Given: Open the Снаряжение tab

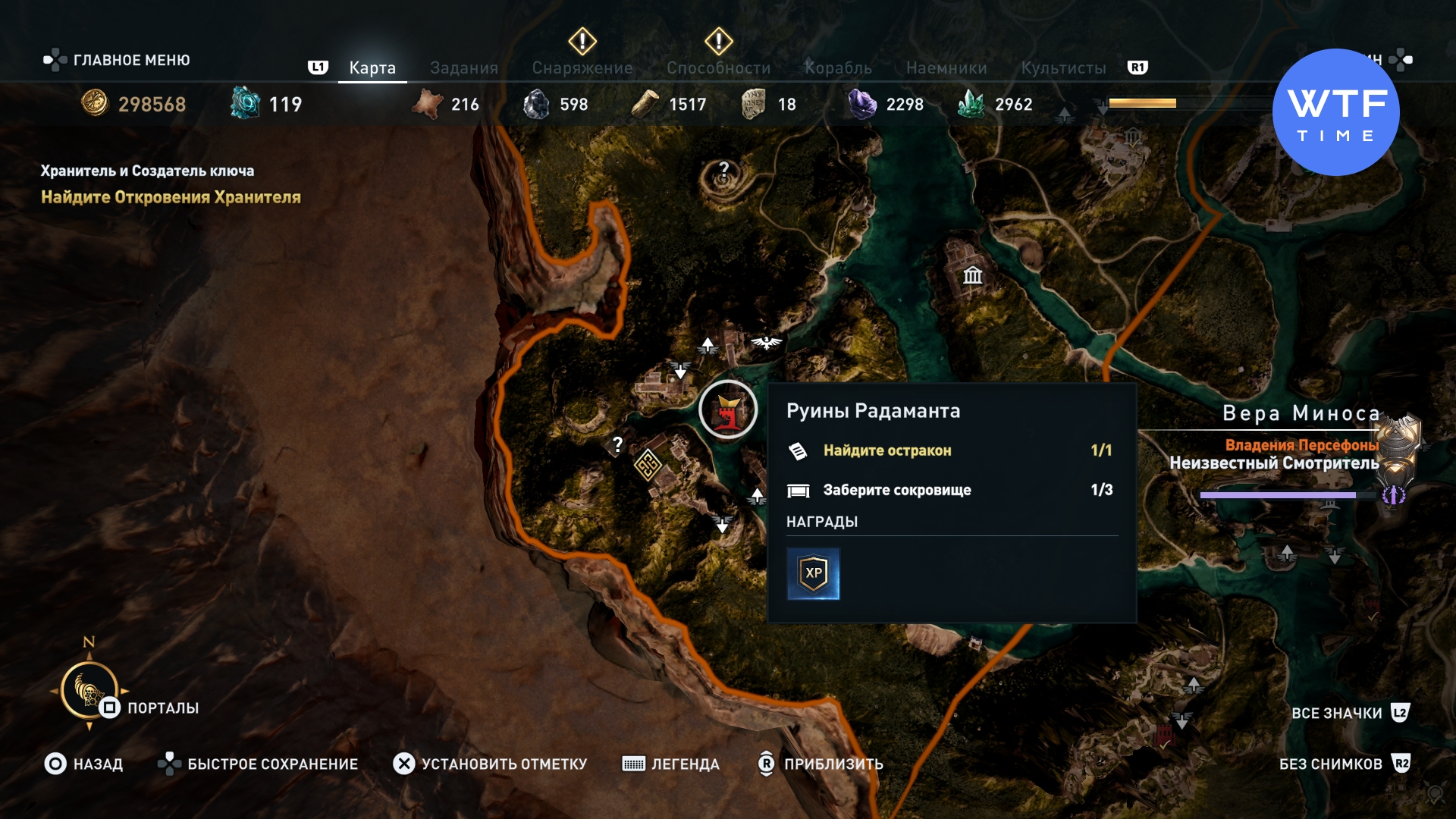Looking at the screenshot, I should pos(582,67).
